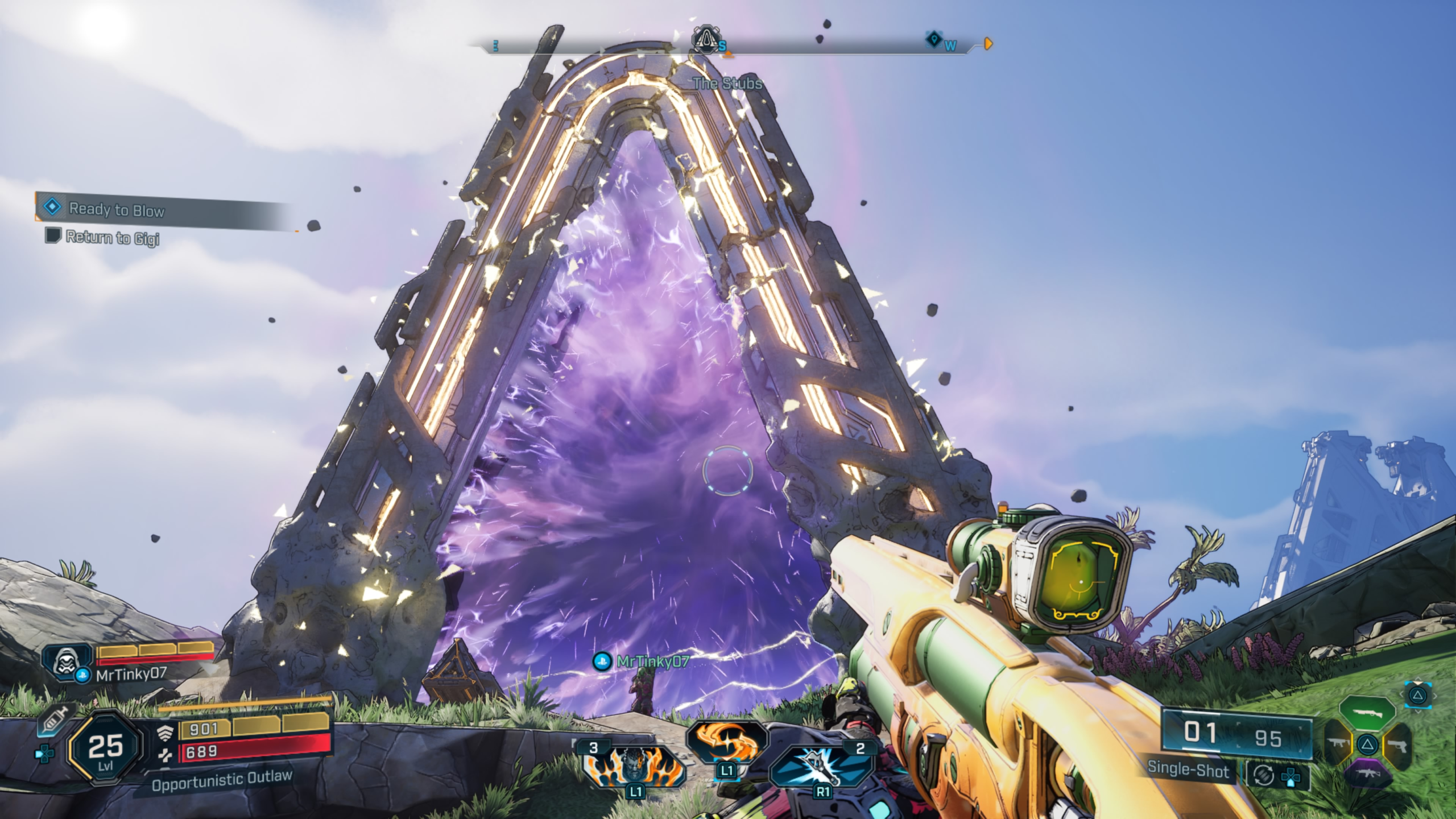
Task: Switch to the pistol weapon slot
Action: (x=1397, y=744)
